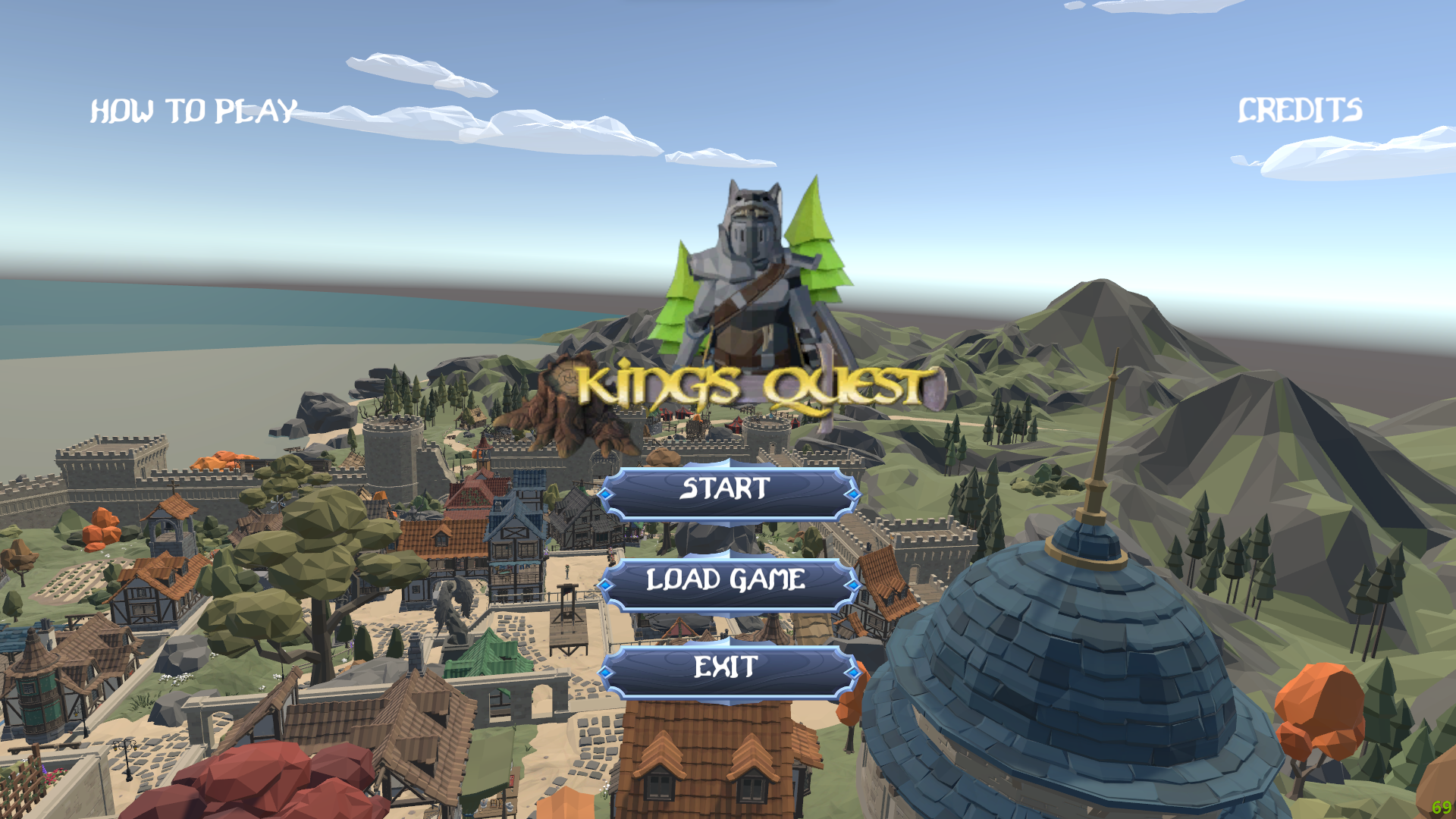1456x819 pixels.
Task: View the CREDITS screen
Action: pyautogui.click(x=1300, y=111)
